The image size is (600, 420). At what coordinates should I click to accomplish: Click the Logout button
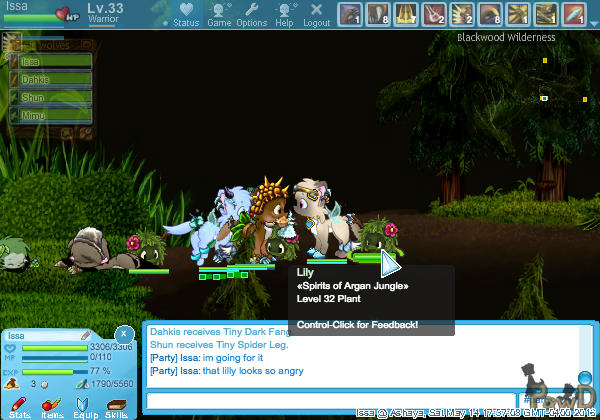[x=316, y=14]
